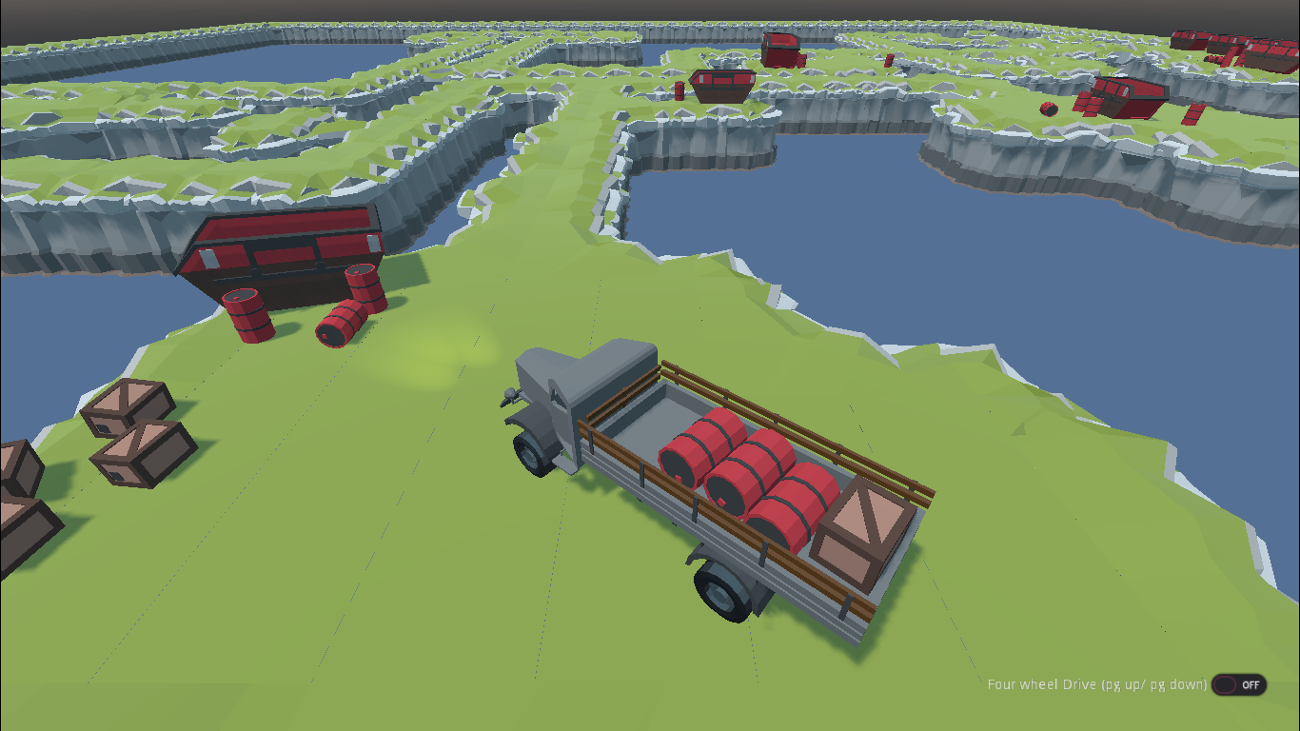This screenshot has height=731, width=1300.
Task: Click the Four wheel Drive toggle knob
Action: 1225,685
